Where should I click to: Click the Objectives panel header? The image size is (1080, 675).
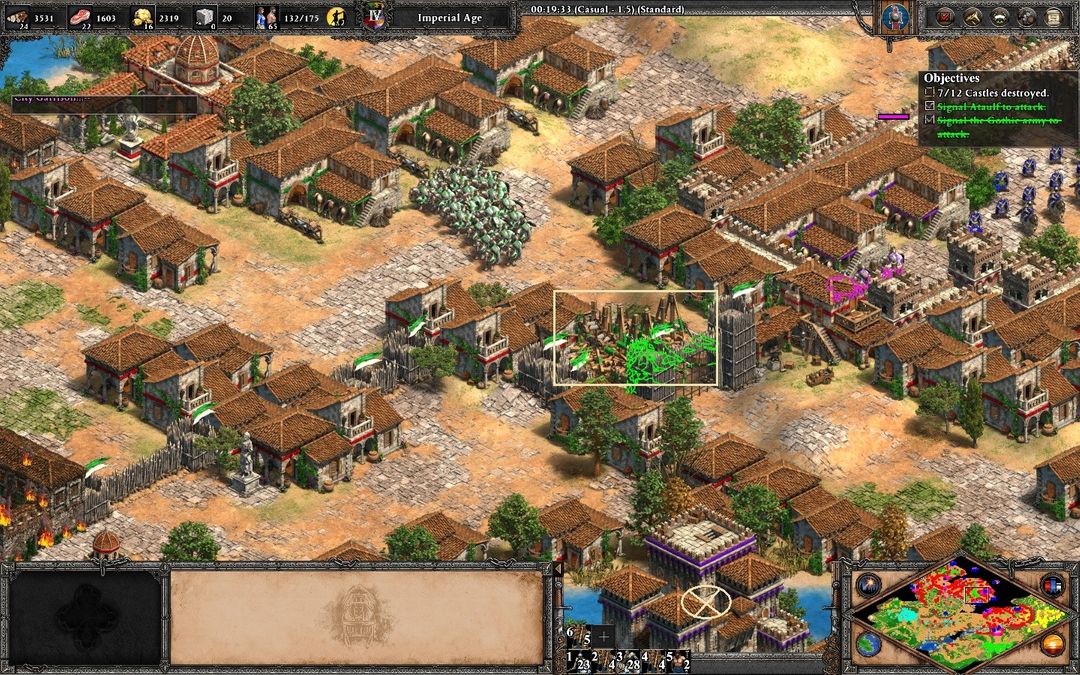coord(951,78)
